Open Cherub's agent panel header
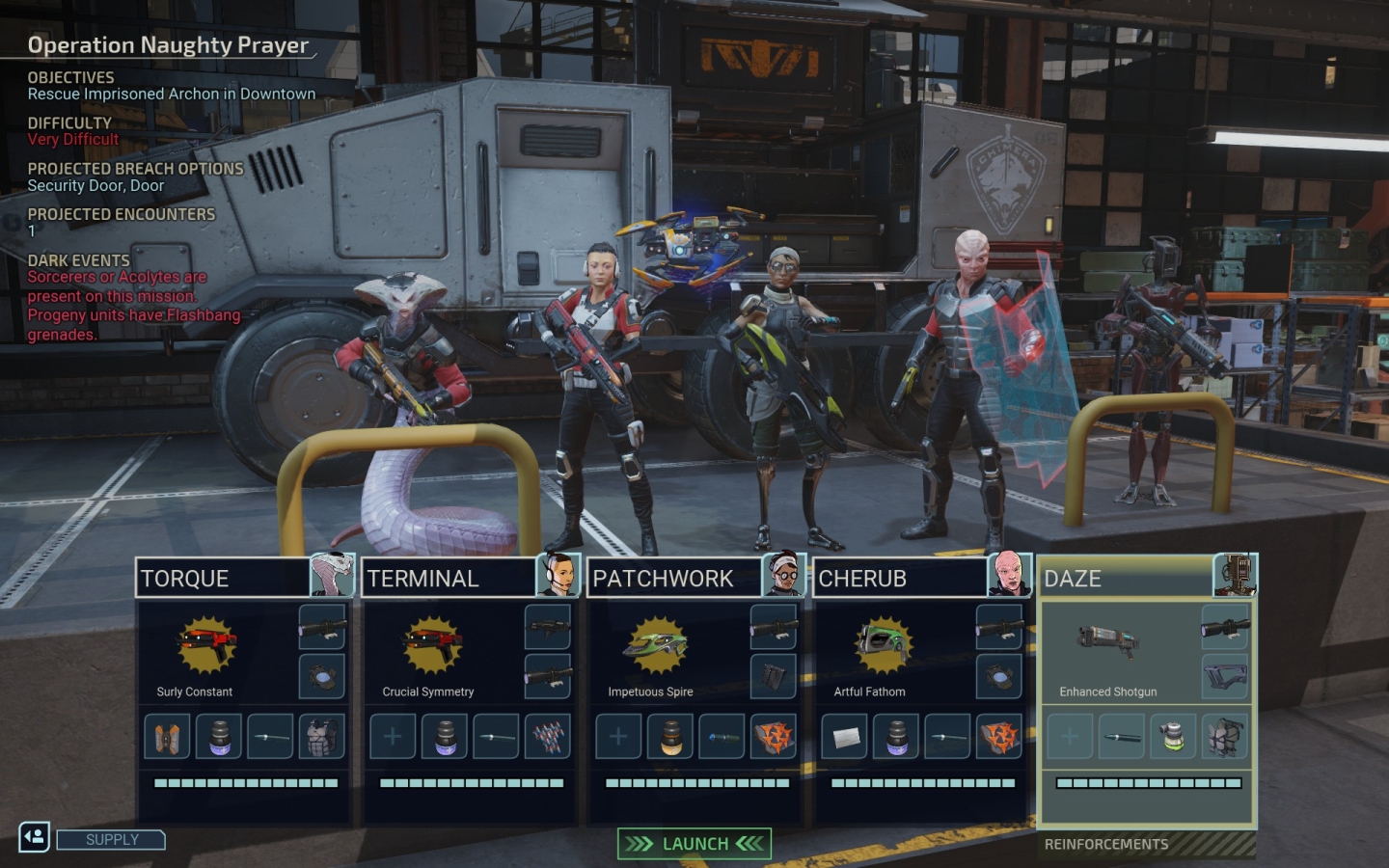The image size is (1389, 868). point(901,579)
